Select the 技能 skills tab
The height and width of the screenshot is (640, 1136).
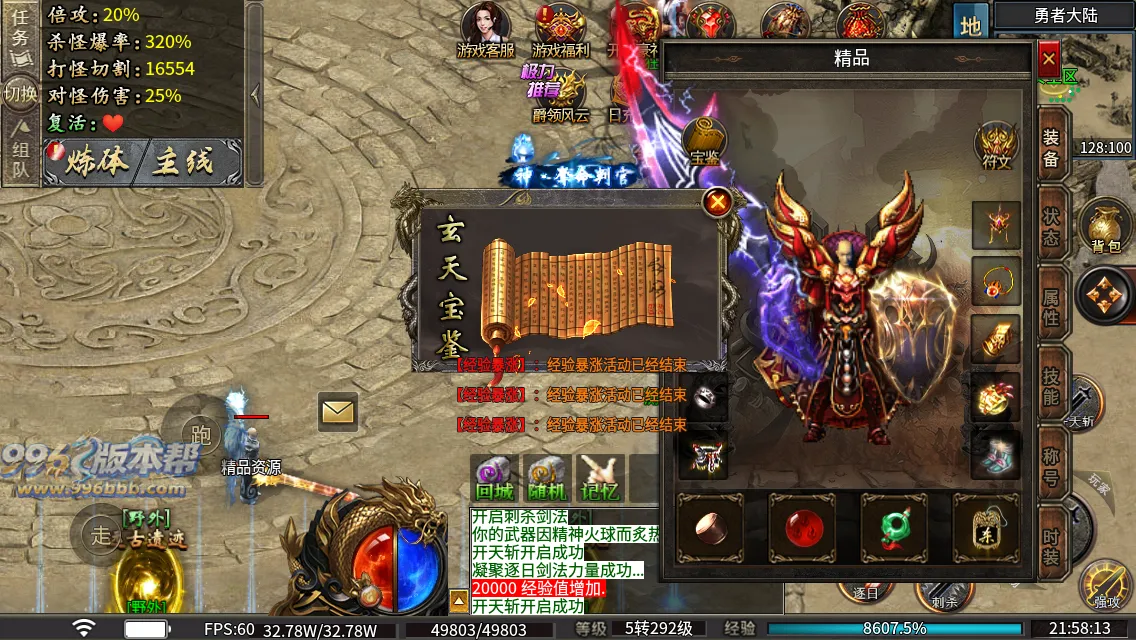click(x=1051, y=385)
